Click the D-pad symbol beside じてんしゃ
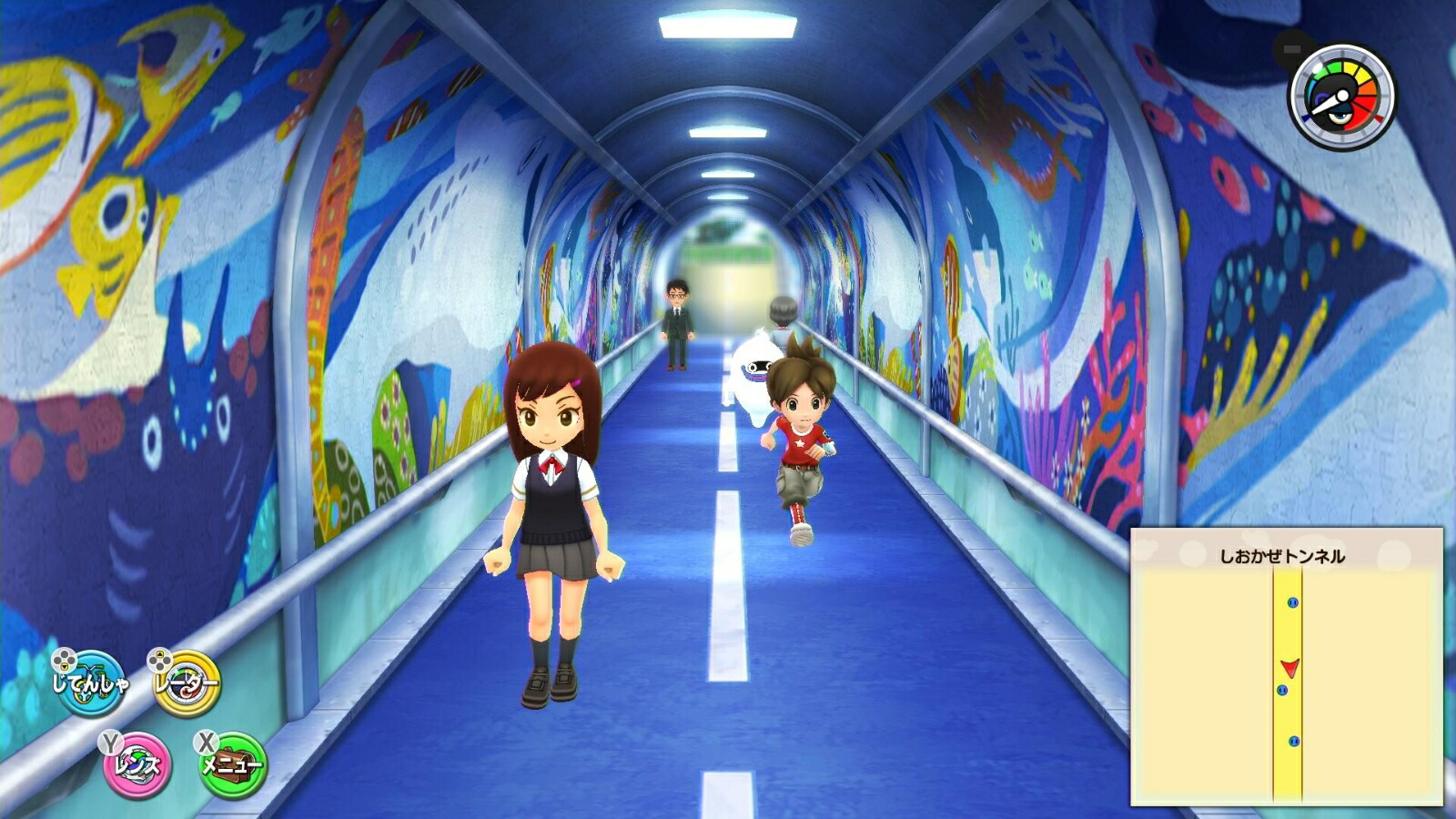The width and height of the screenshot is (1456, 819). [64, 659]
